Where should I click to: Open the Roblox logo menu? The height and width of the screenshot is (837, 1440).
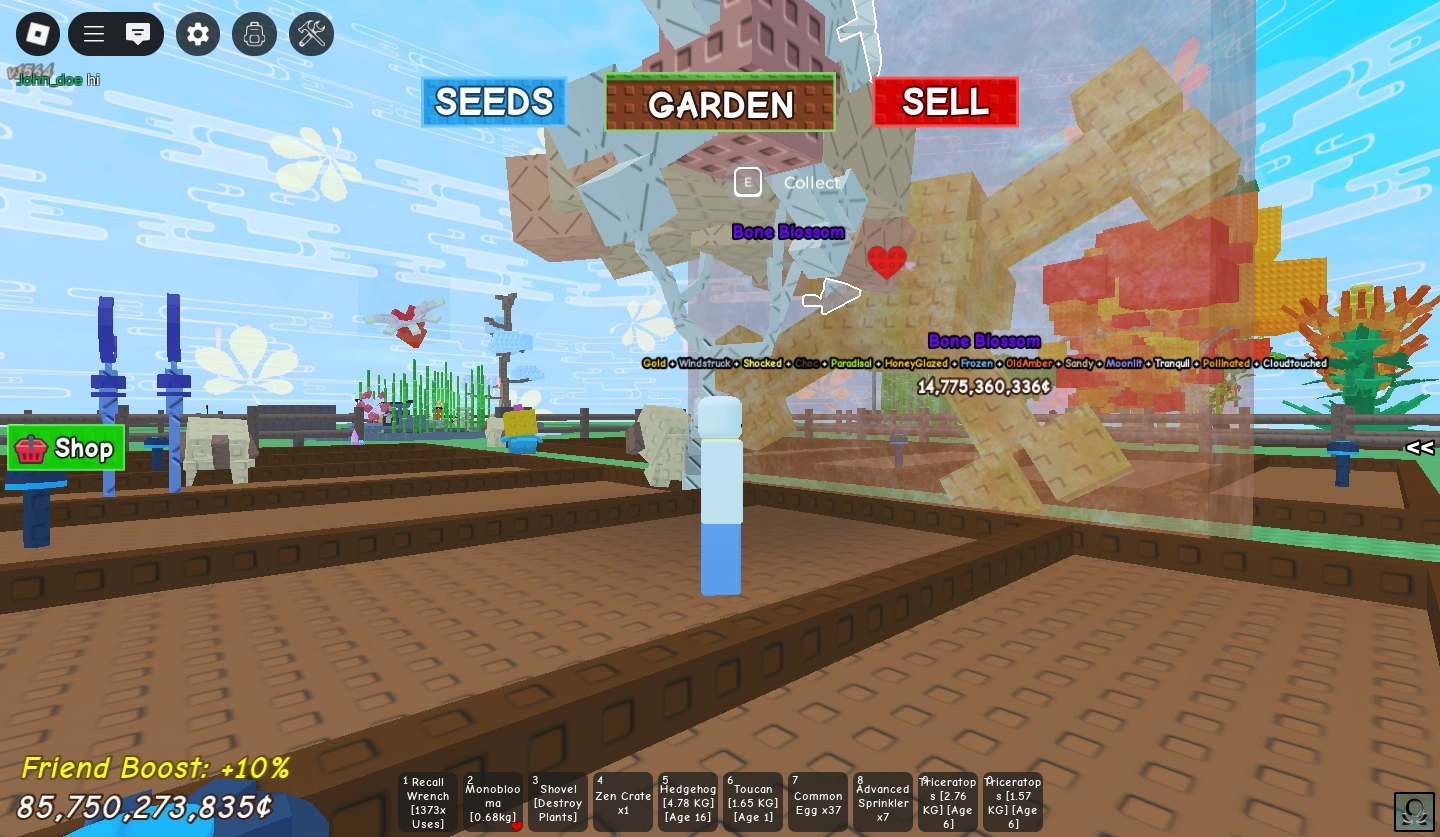39,33
